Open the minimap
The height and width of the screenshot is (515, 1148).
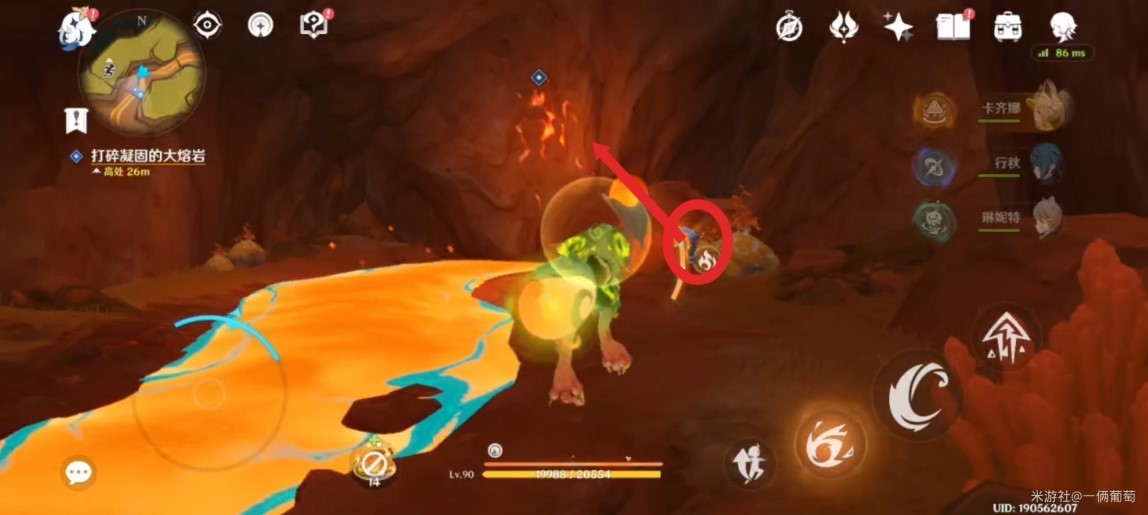click(142, 70)
